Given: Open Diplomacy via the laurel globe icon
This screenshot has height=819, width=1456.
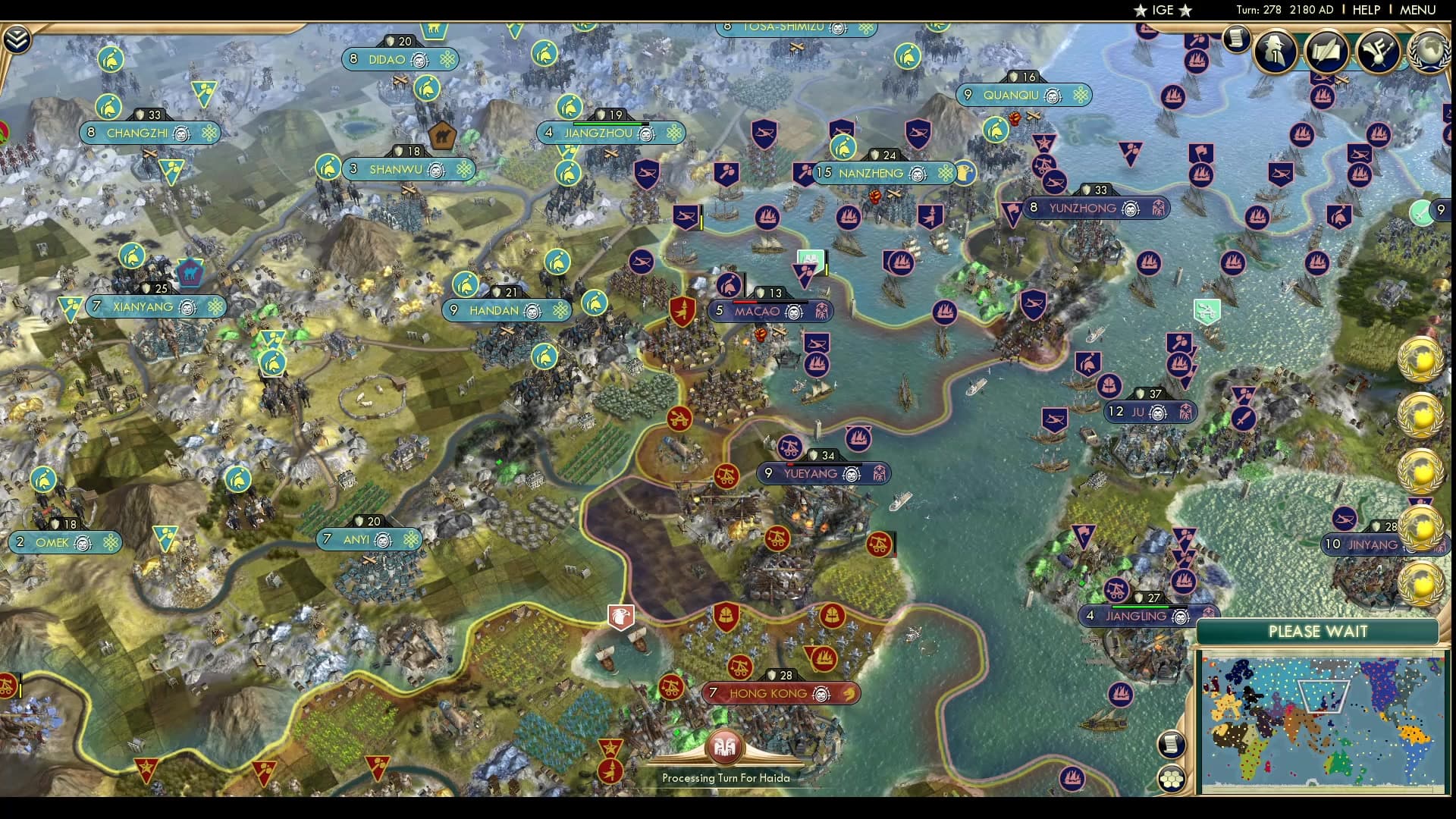Looking at the screenshot, I should [x=1429, y=52].
